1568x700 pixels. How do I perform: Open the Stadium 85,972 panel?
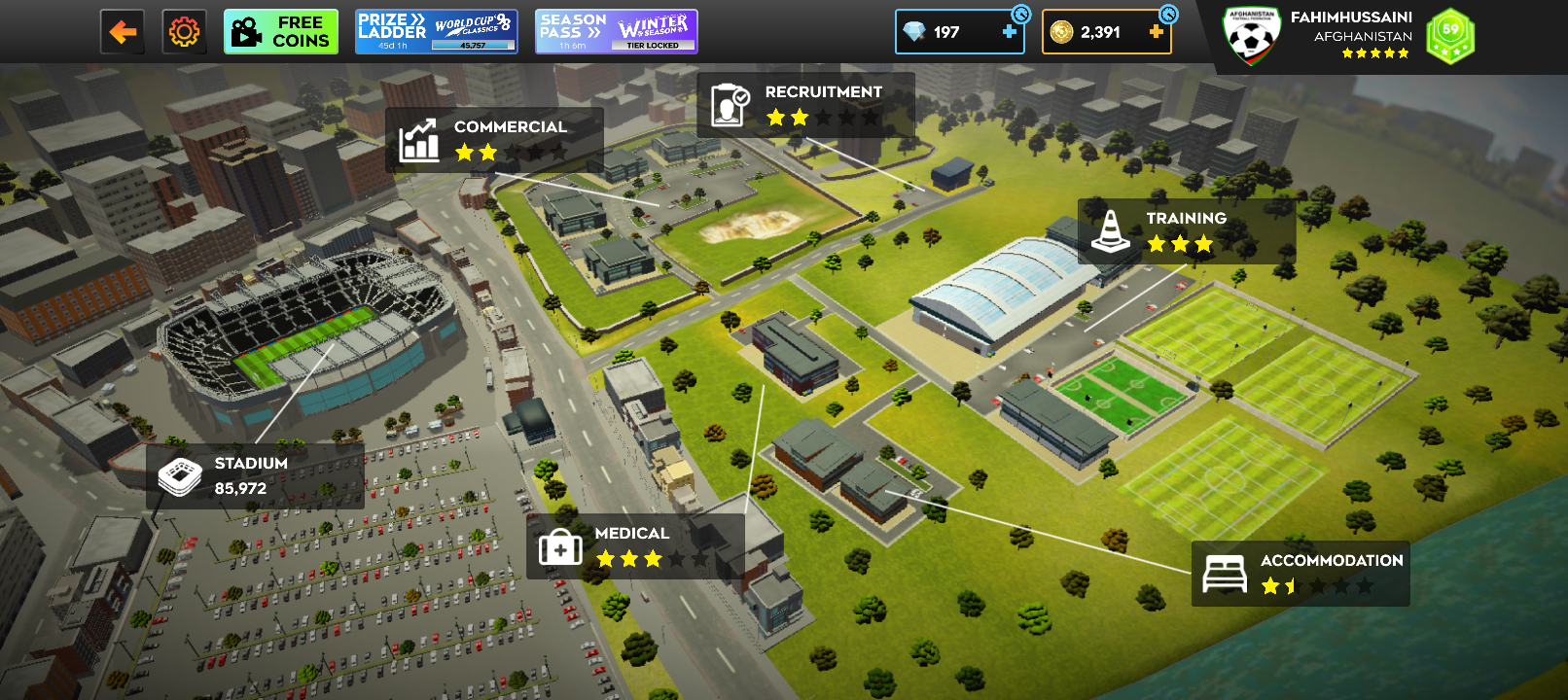tap(255, 476)
